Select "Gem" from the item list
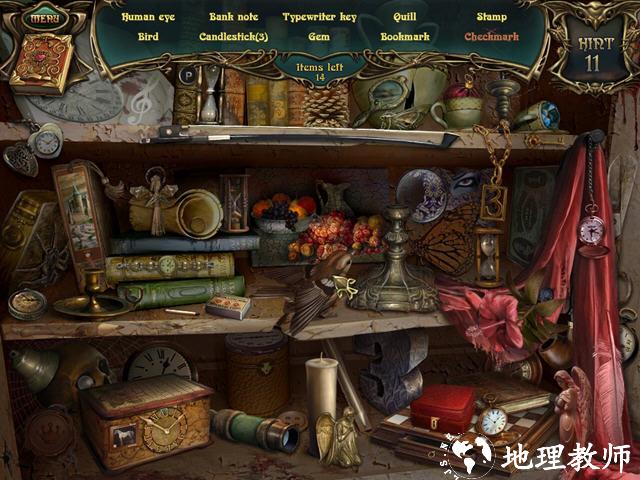 (x=319, y=36)
